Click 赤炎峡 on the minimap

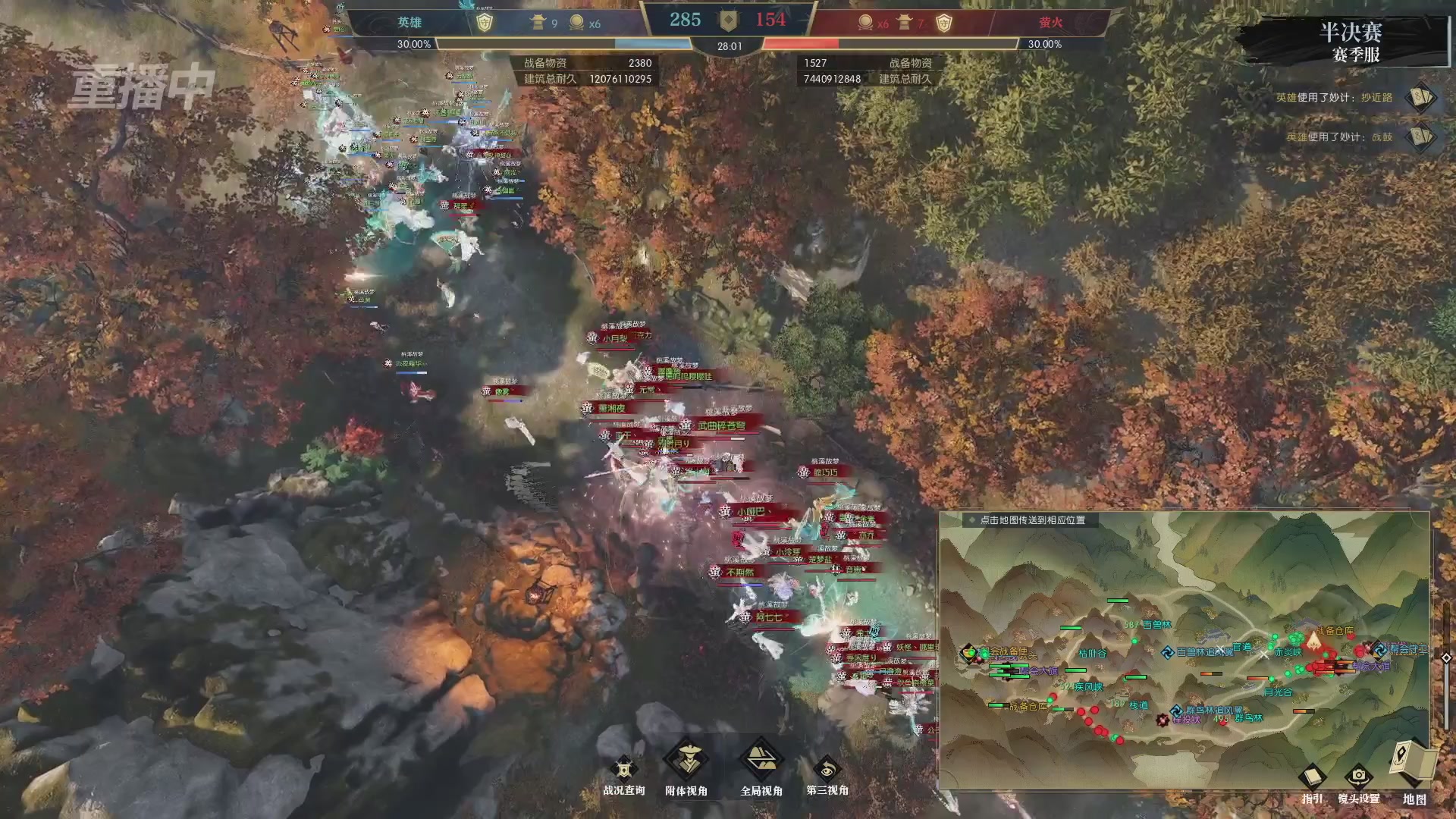coord(1288,652)
